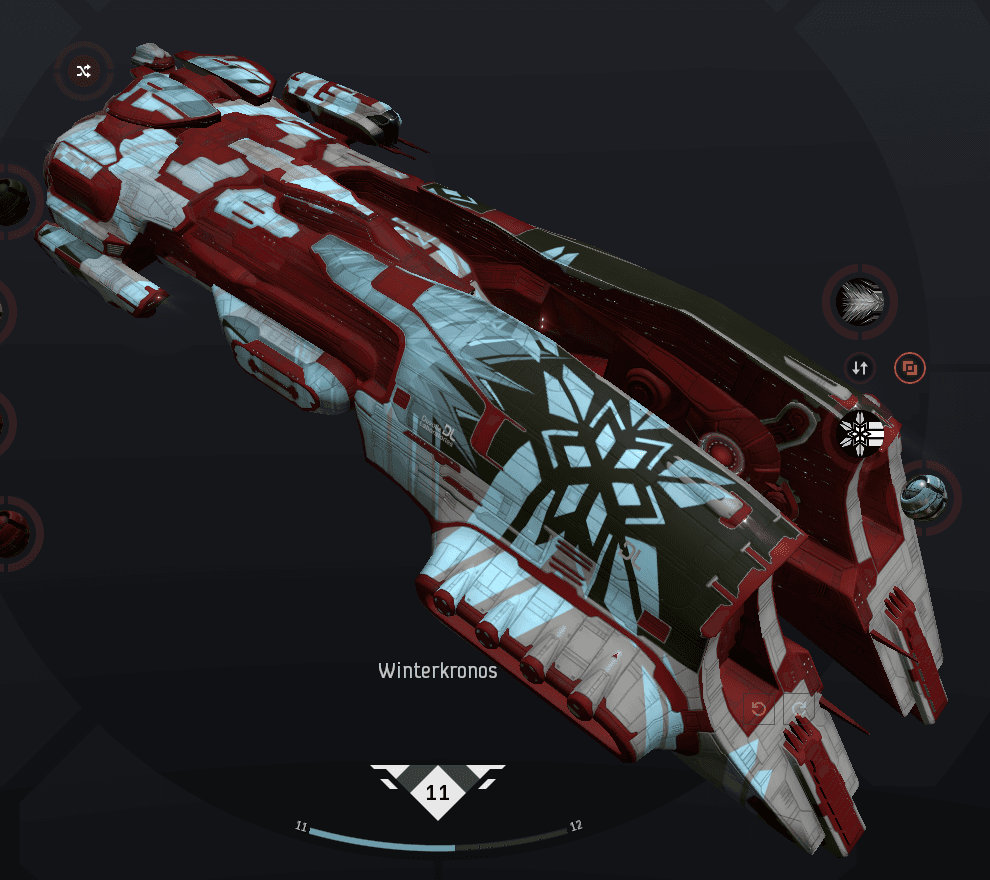The image size is (990, 880).
Task: Redo the reverted design change
Action: pos(800,710)
